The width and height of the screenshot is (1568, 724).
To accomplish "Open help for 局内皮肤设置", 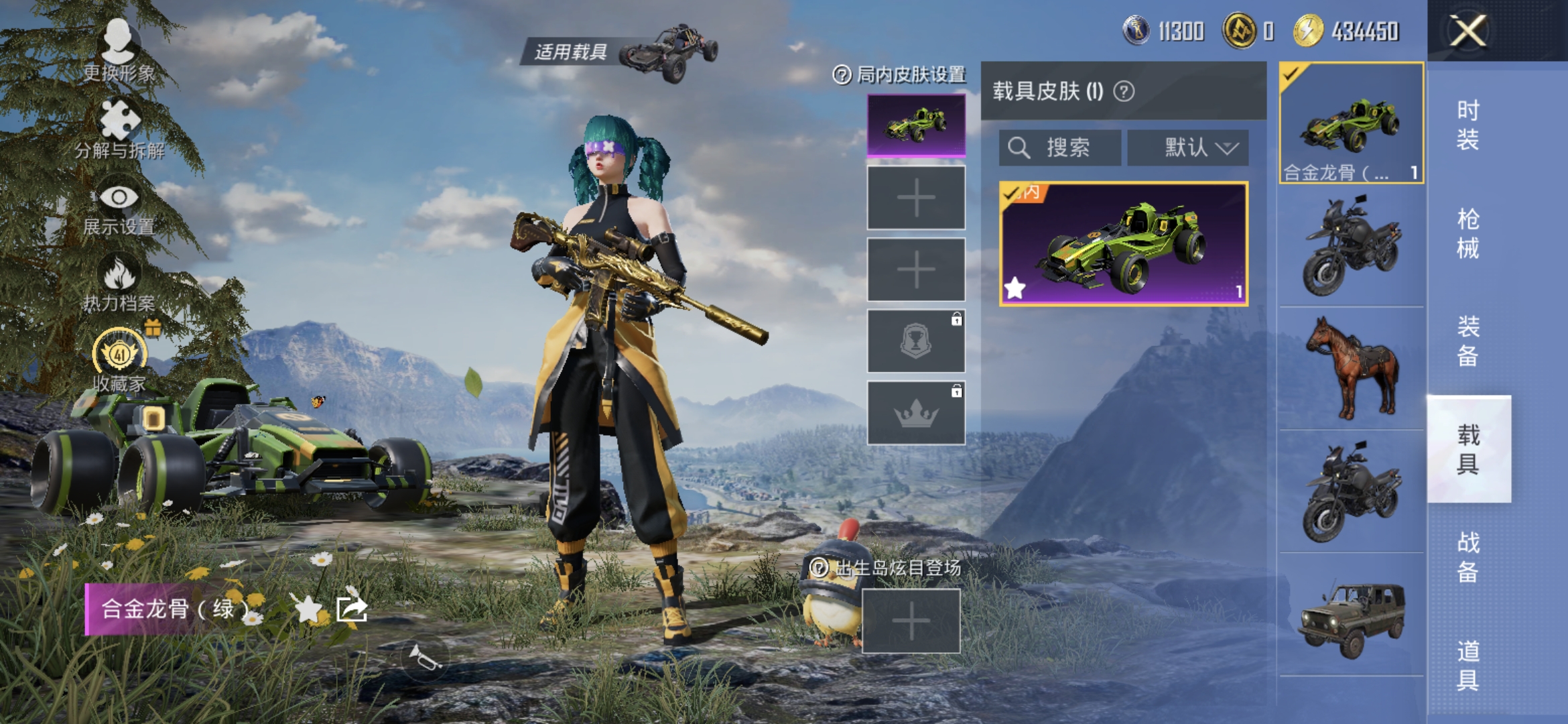I will point(842,74).
